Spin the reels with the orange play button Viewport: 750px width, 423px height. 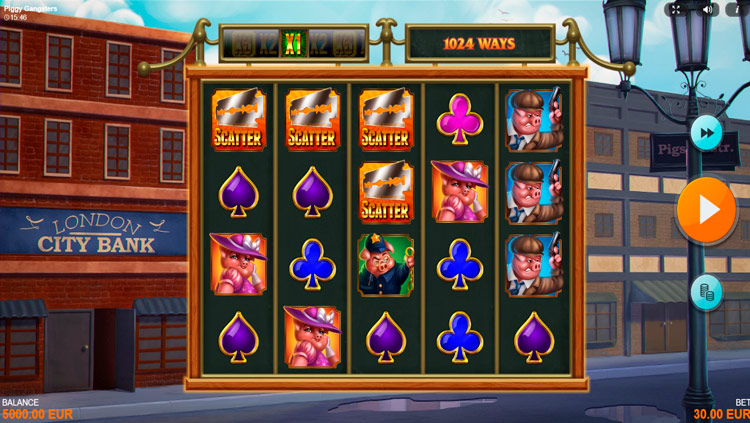pos(707,210)
